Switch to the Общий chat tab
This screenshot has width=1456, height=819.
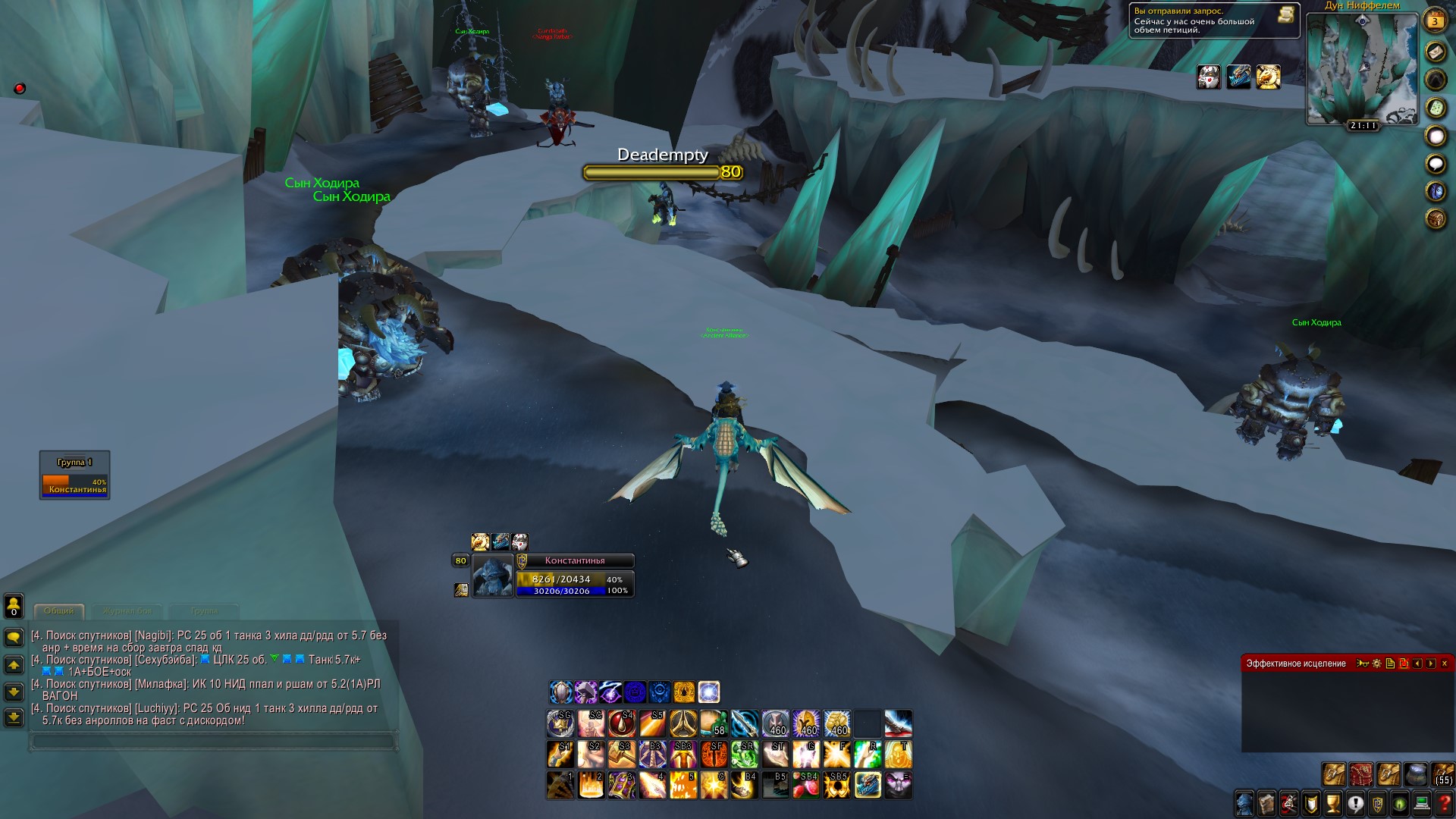tap(58, 610)
